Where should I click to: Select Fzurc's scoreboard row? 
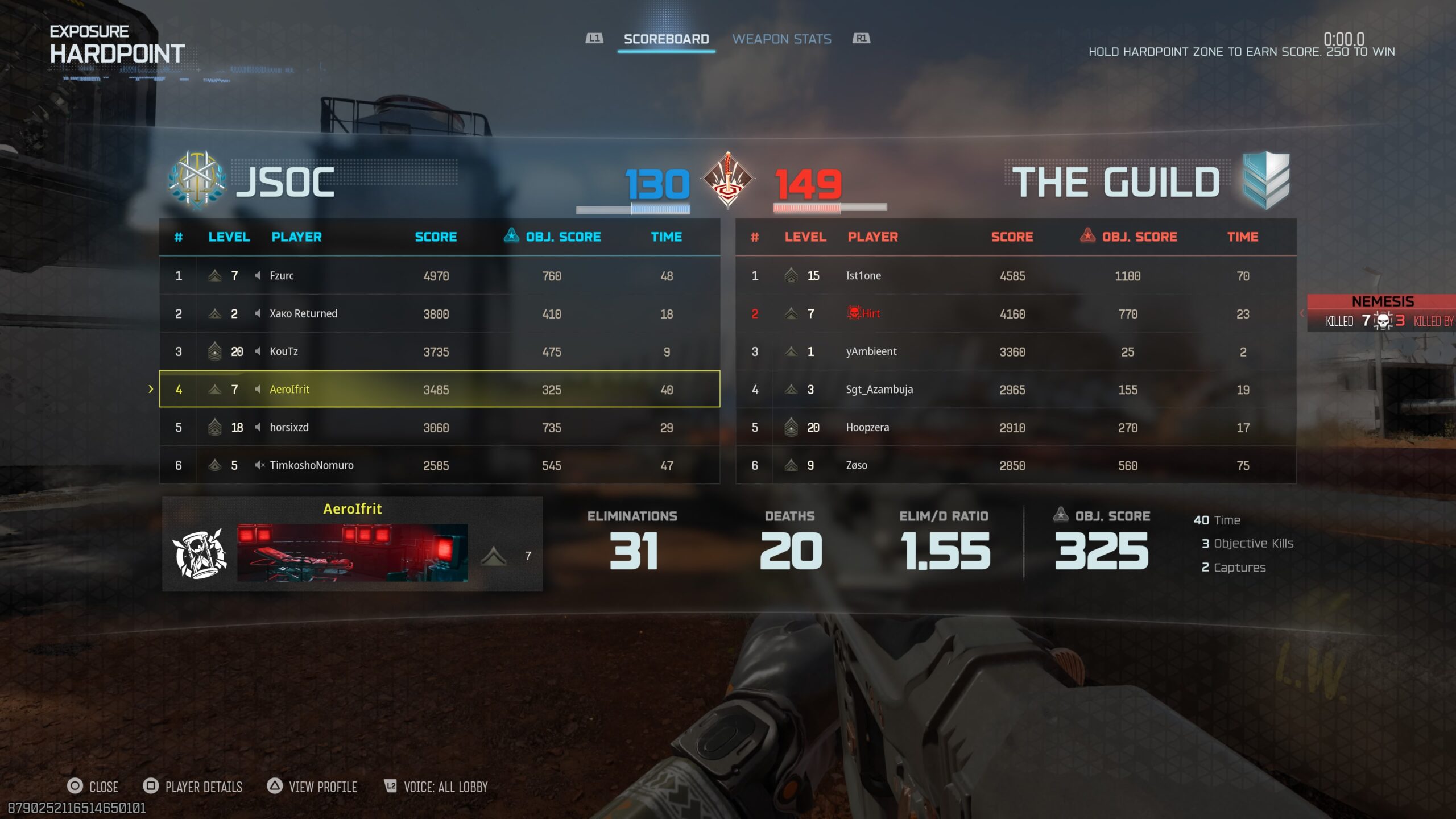(x=439, y=276)
